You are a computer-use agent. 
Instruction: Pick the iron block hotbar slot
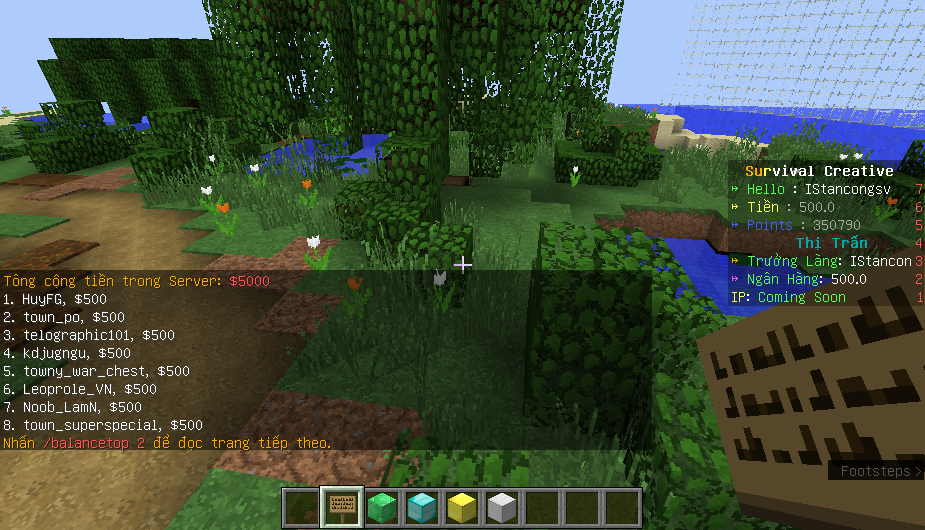[501, 507]
